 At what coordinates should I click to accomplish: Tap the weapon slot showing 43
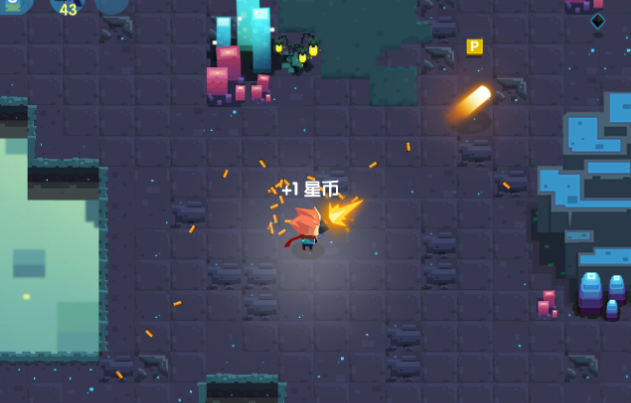pyautogui.click(x=67, y=5)
